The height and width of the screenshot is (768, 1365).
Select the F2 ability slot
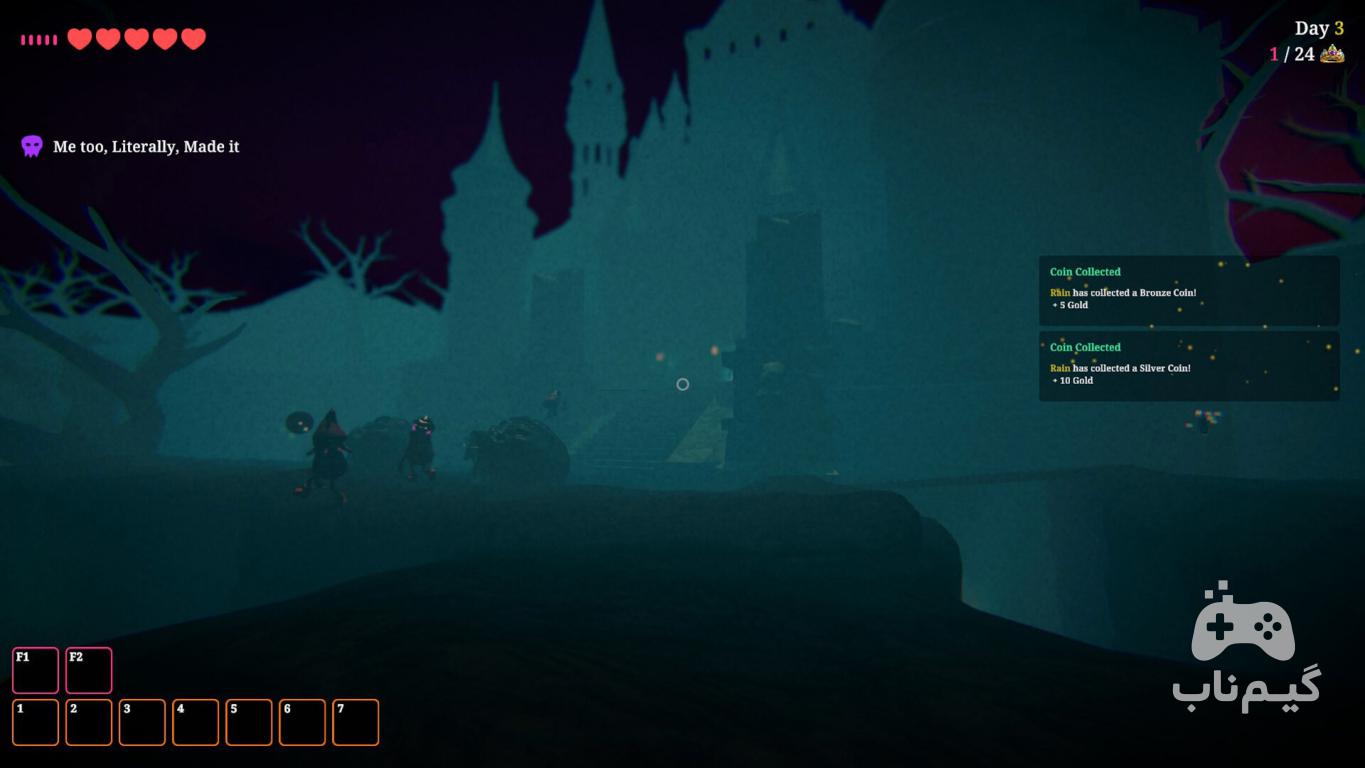point(89,670)
